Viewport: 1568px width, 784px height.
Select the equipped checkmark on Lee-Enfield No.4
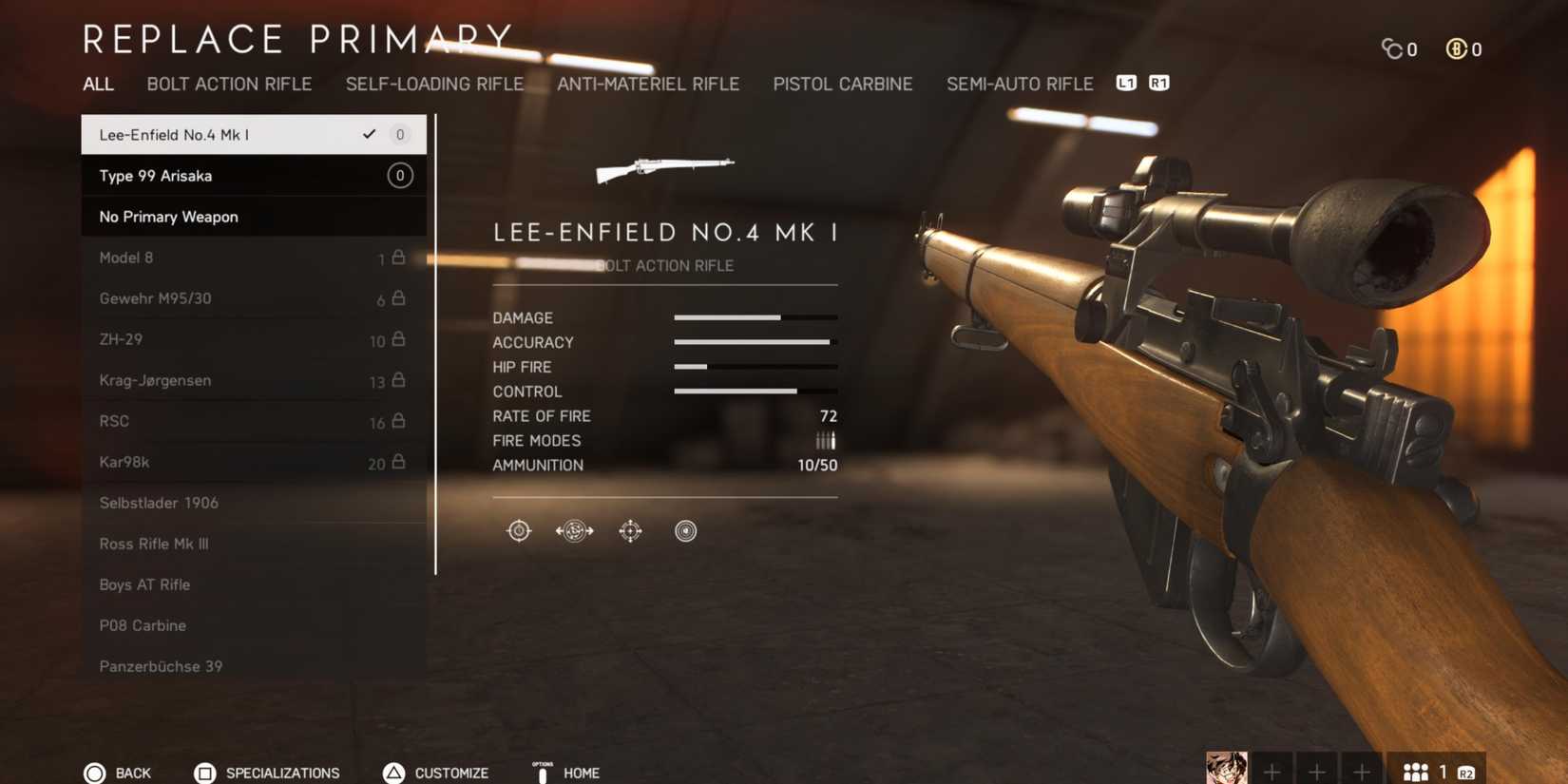370,134
